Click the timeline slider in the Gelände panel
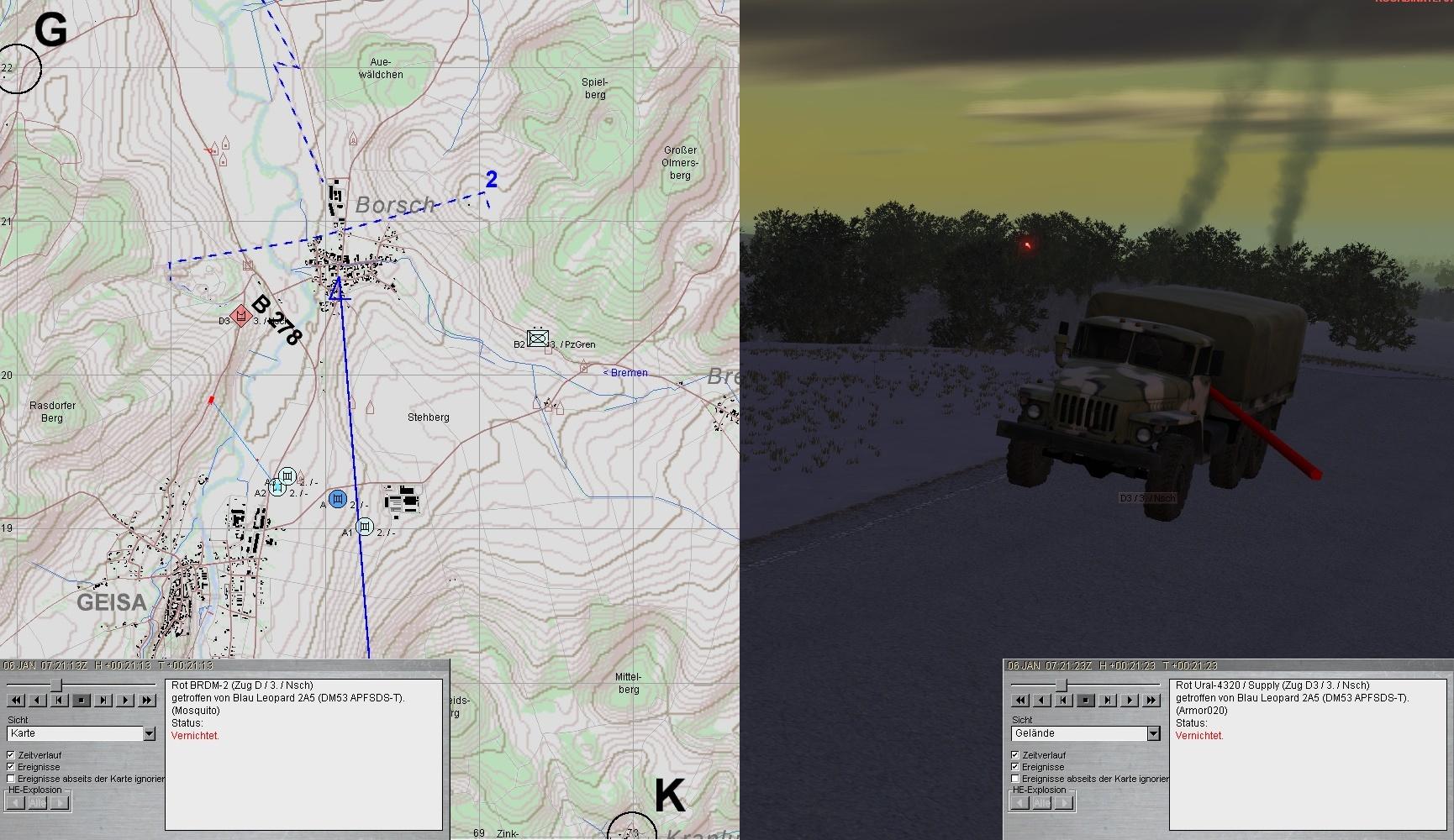Screen dimensions: 1454x840 [x=1061, y=685]
